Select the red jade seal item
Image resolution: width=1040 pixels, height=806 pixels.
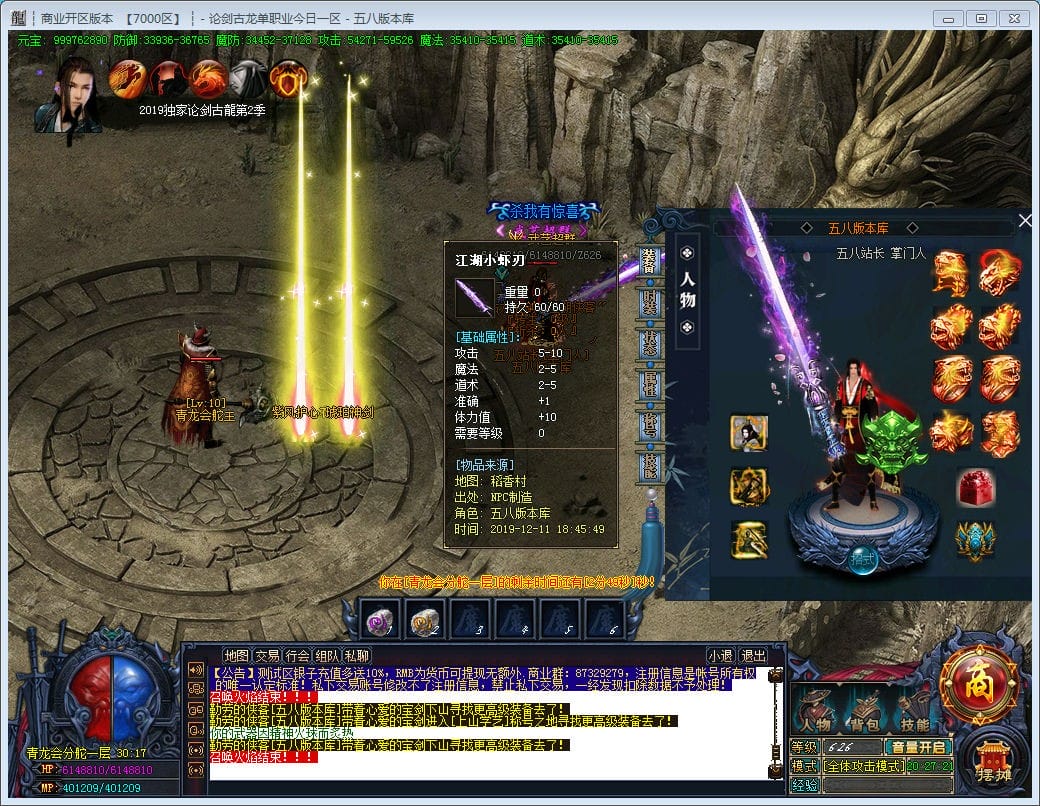[975, 487]
